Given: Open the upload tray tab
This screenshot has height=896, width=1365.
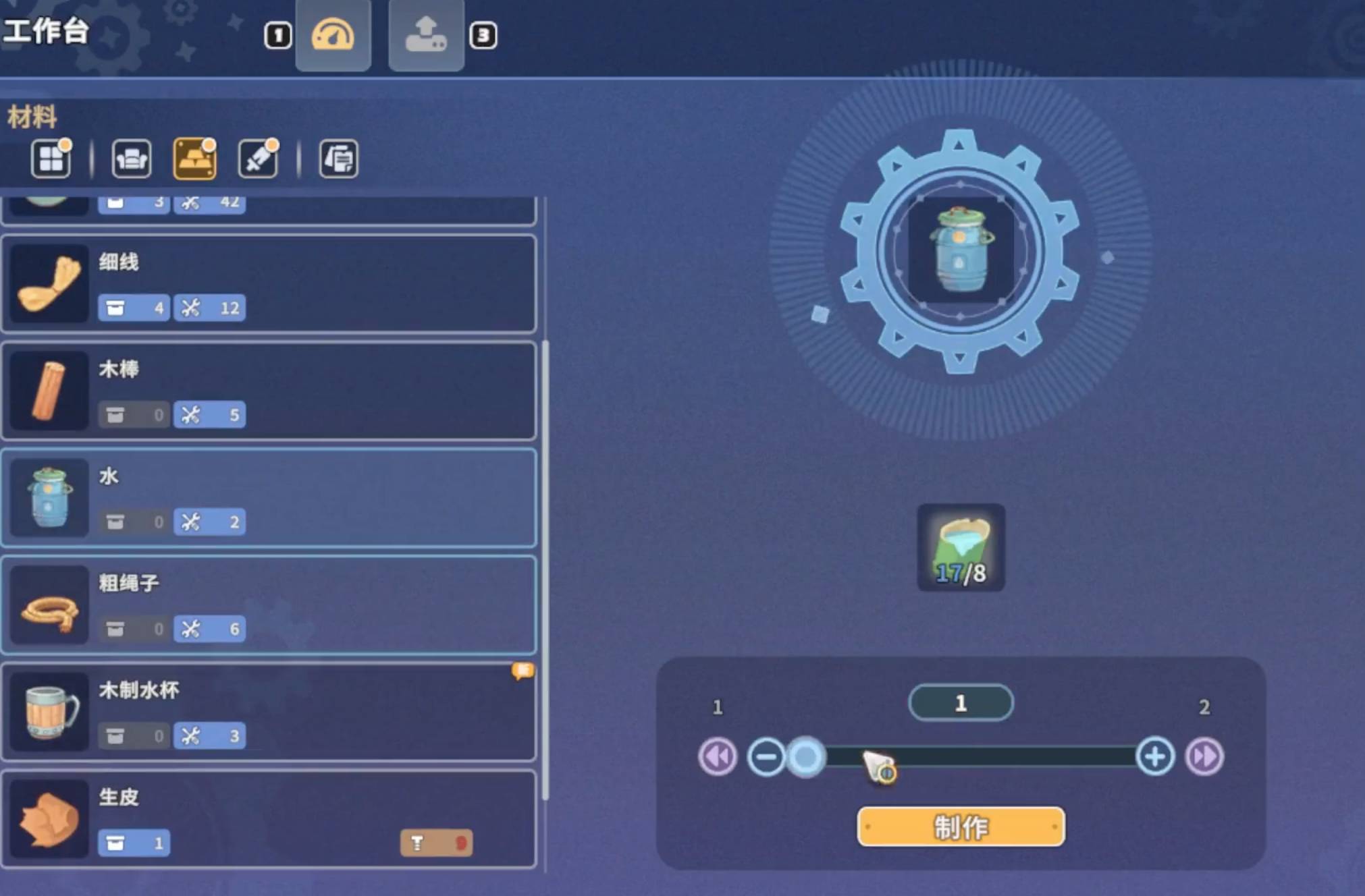Looking at the screenshot, I should (x=426, y=35).
